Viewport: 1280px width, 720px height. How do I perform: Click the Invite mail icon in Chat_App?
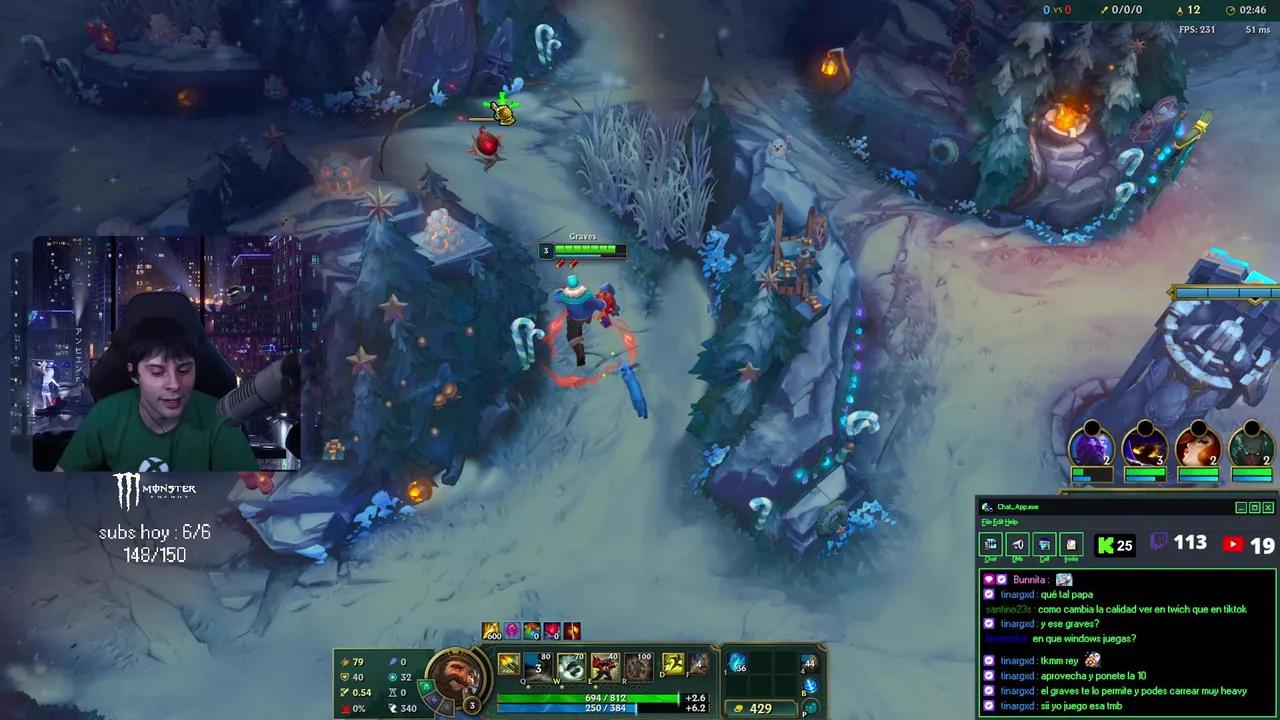tap(1070, 545)
